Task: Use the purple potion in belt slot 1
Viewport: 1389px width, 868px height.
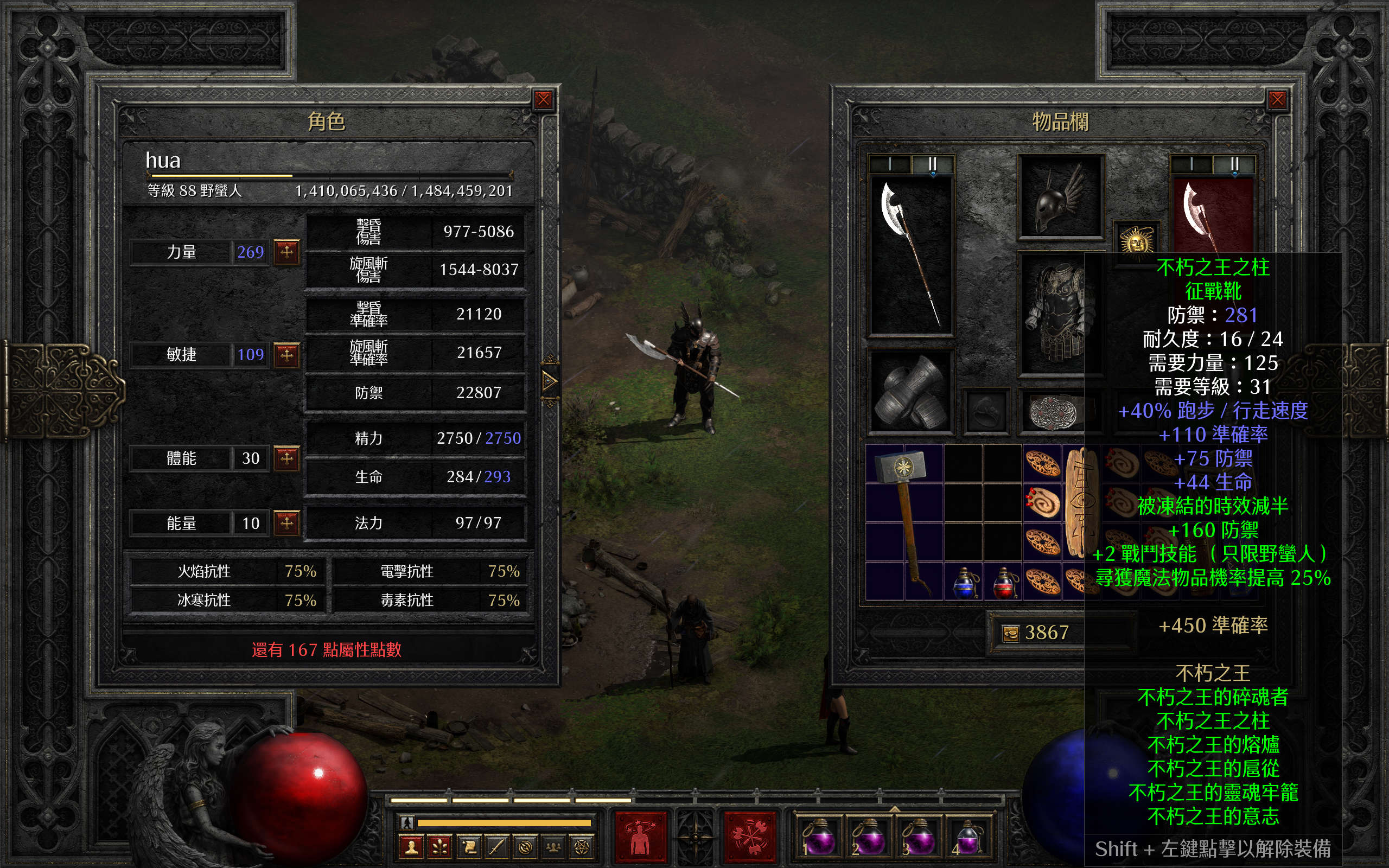Action: (x=818, y=838)
